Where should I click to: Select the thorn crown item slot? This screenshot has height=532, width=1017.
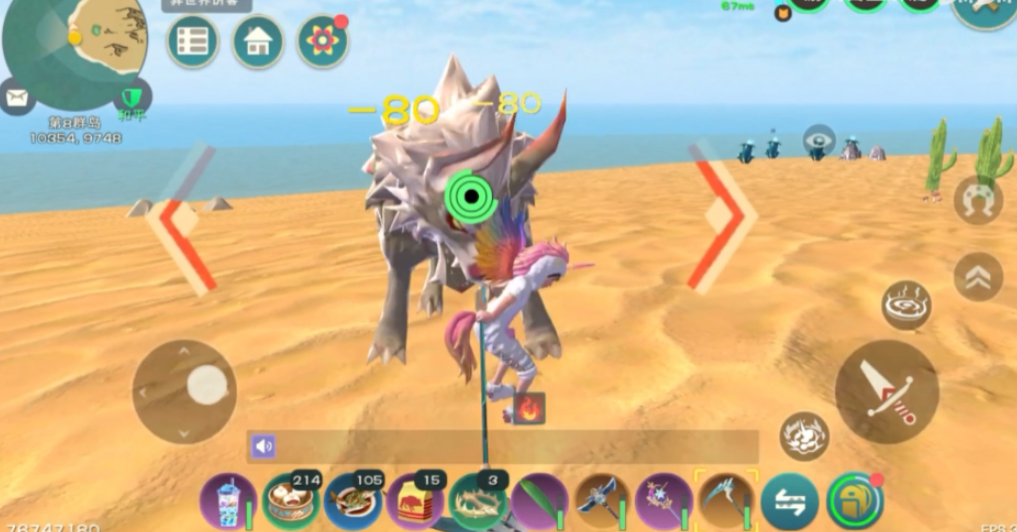click(478, 500)
